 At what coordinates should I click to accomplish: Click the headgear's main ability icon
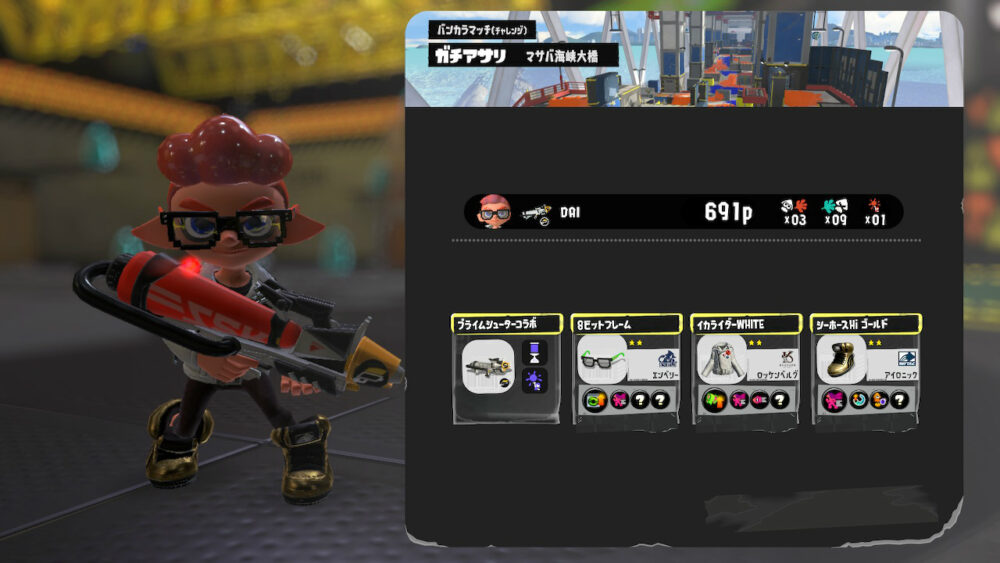pyautogui.click(x=594, y=401)
